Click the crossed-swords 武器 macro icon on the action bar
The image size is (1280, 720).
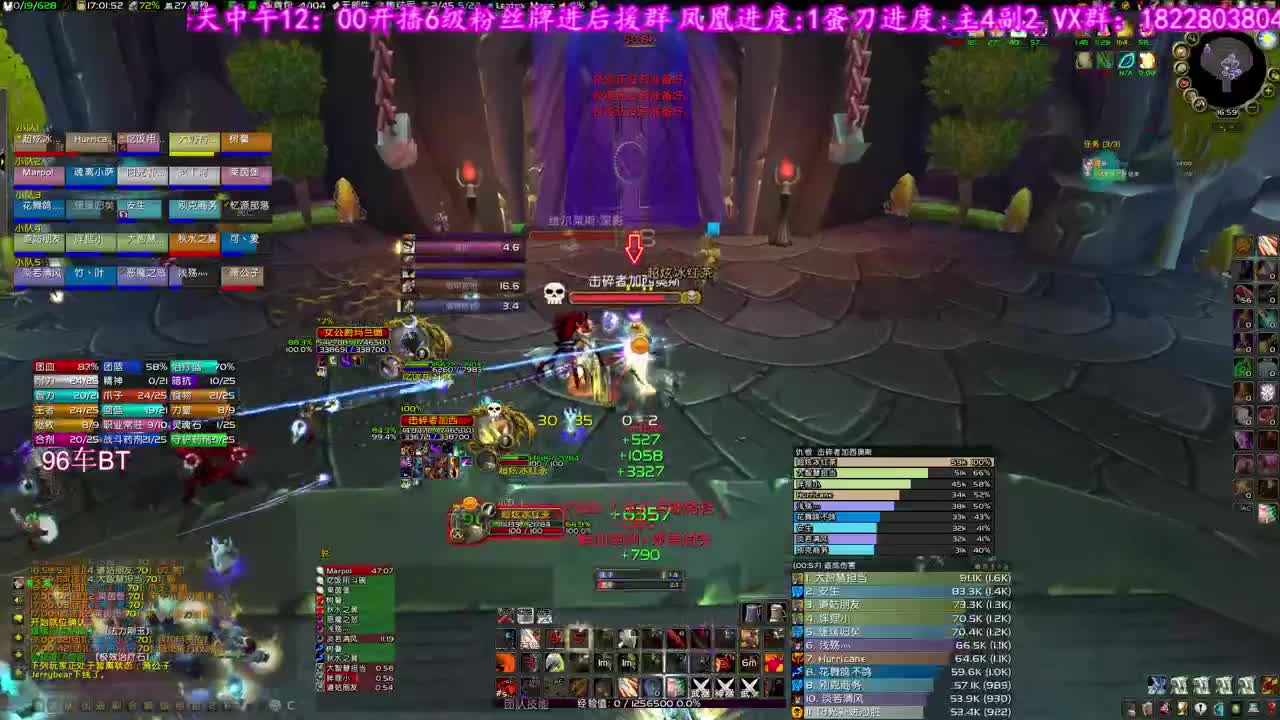click(698, 684)
